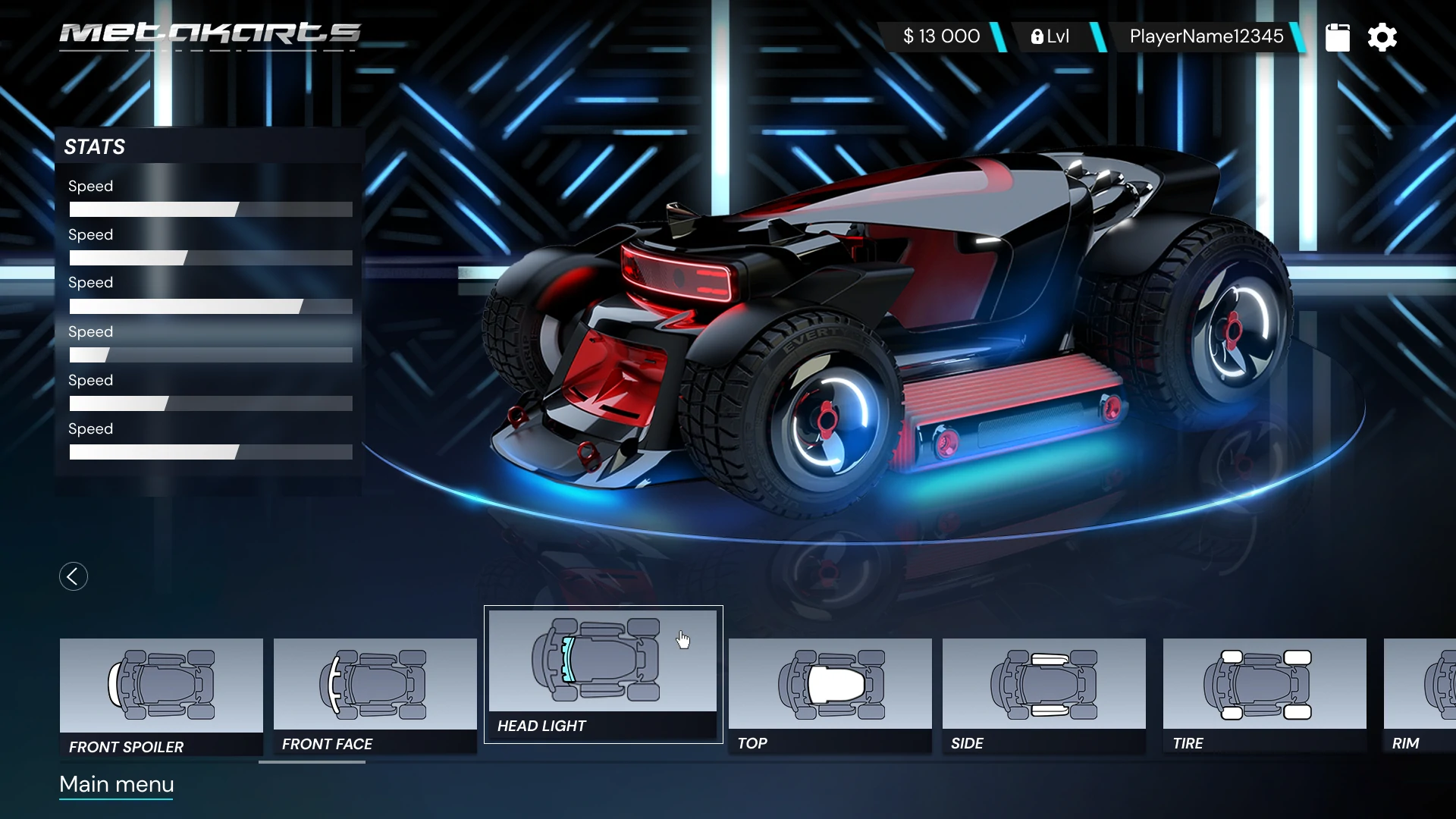Image resolution: width=1456 pixels, height=819 pixels.
Task: Return to the Main menu
Action: point(117,784)
